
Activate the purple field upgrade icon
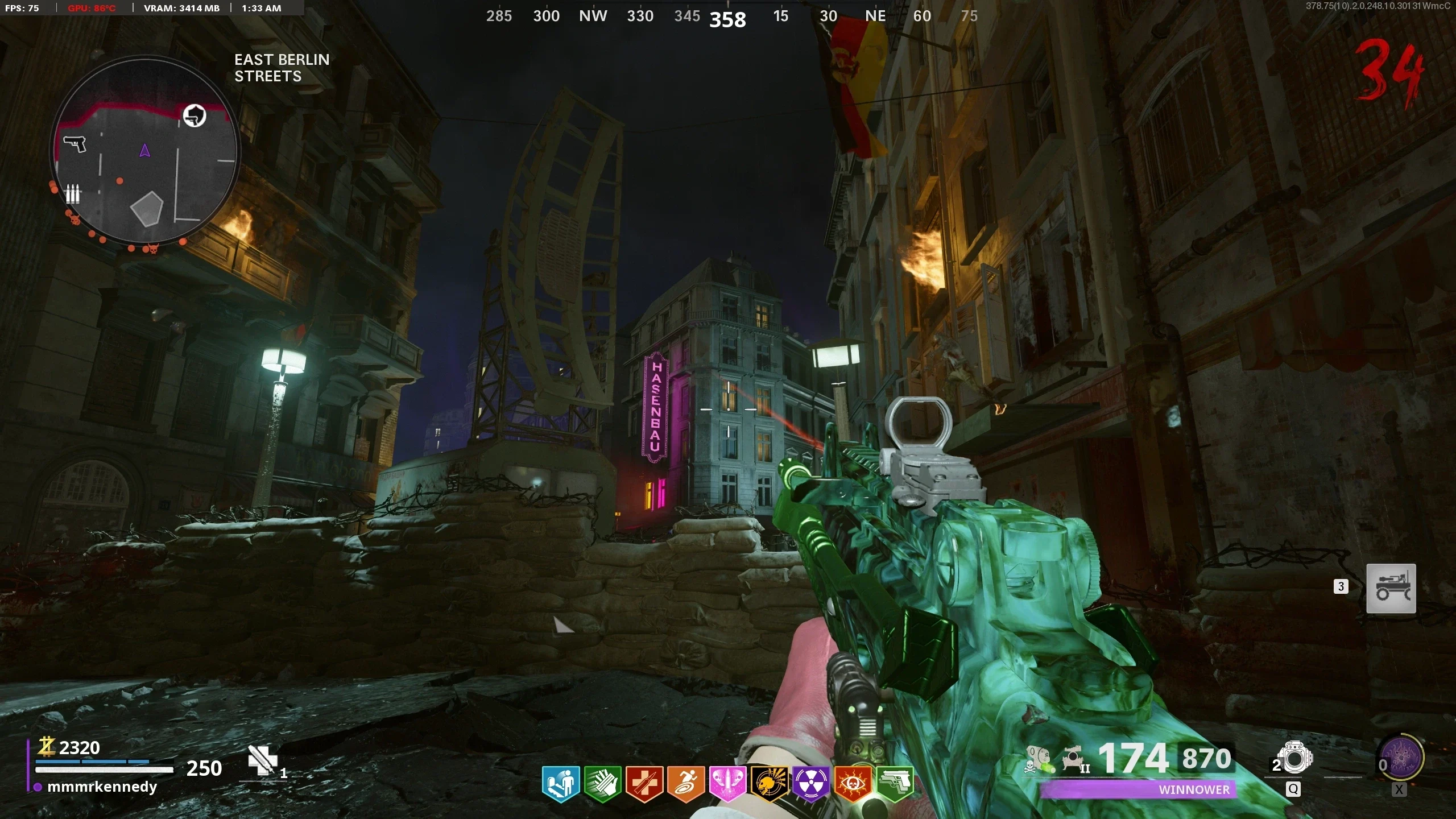pos(1402,759)
